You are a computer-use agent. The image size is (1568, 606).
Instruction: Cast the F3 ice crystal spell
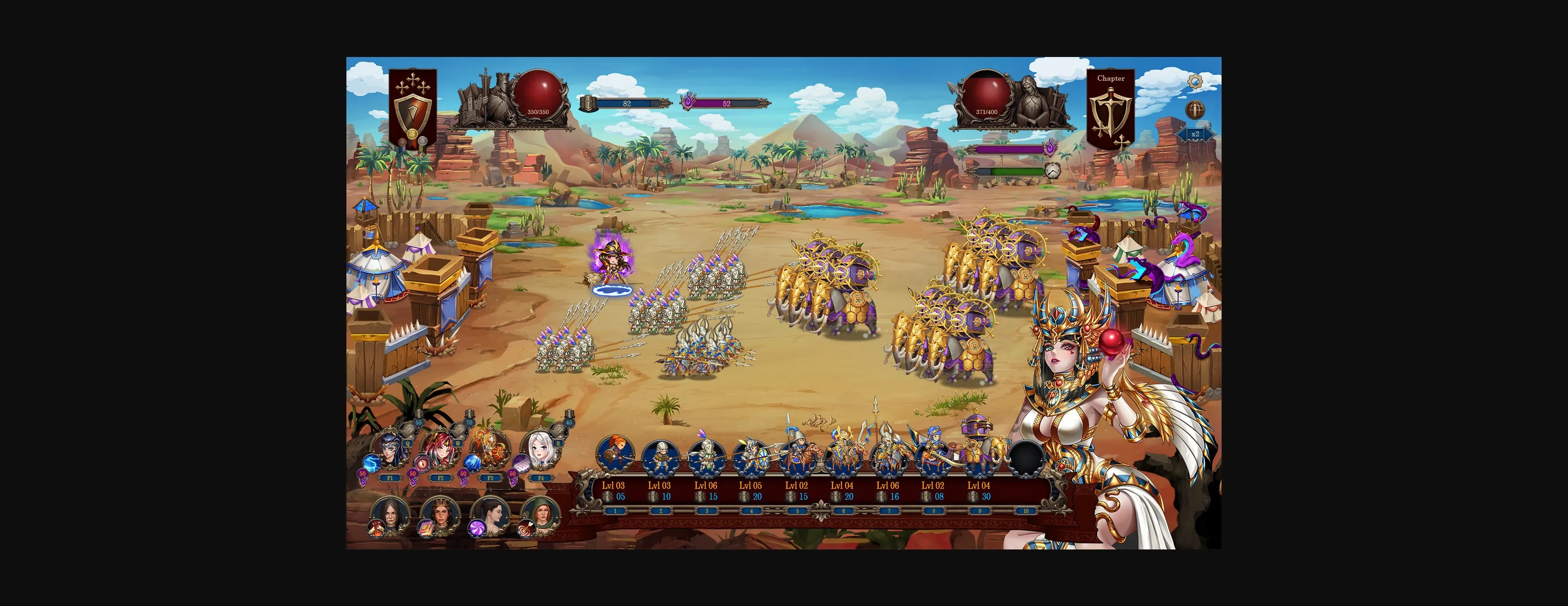[472, 465]
